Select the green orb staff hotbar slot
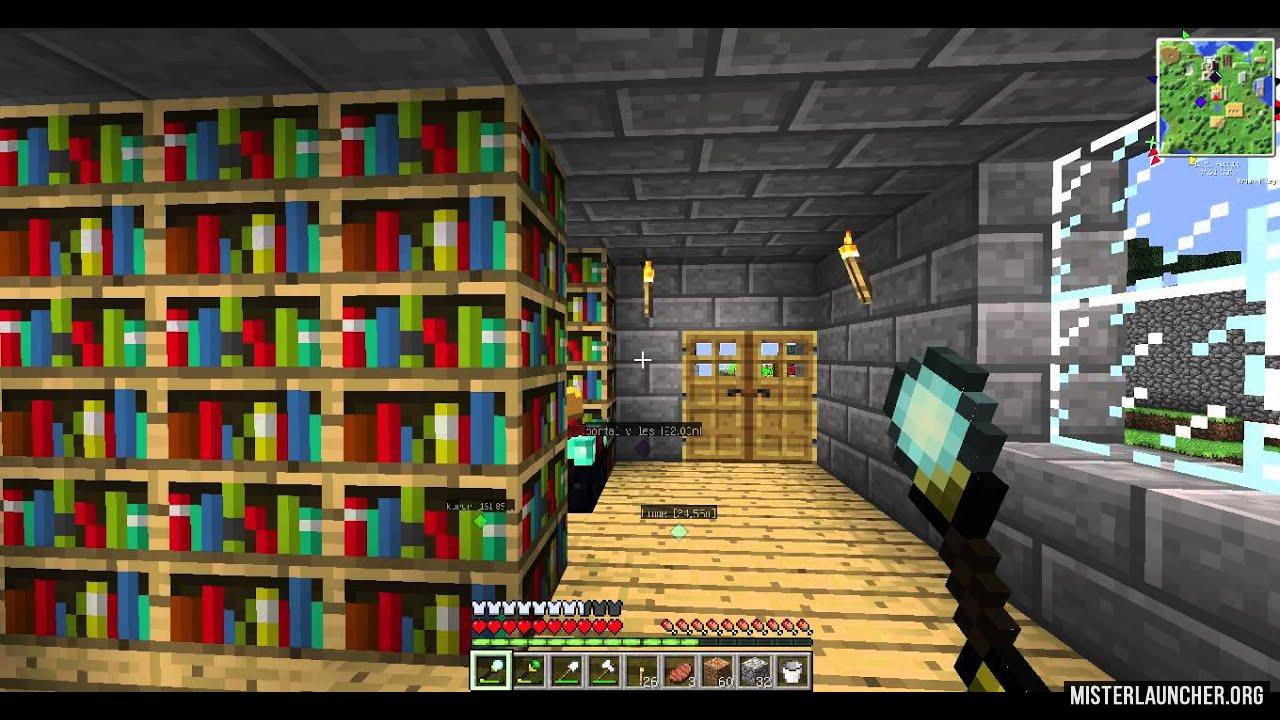This screenshot has width=1280, height=720. 527,671
